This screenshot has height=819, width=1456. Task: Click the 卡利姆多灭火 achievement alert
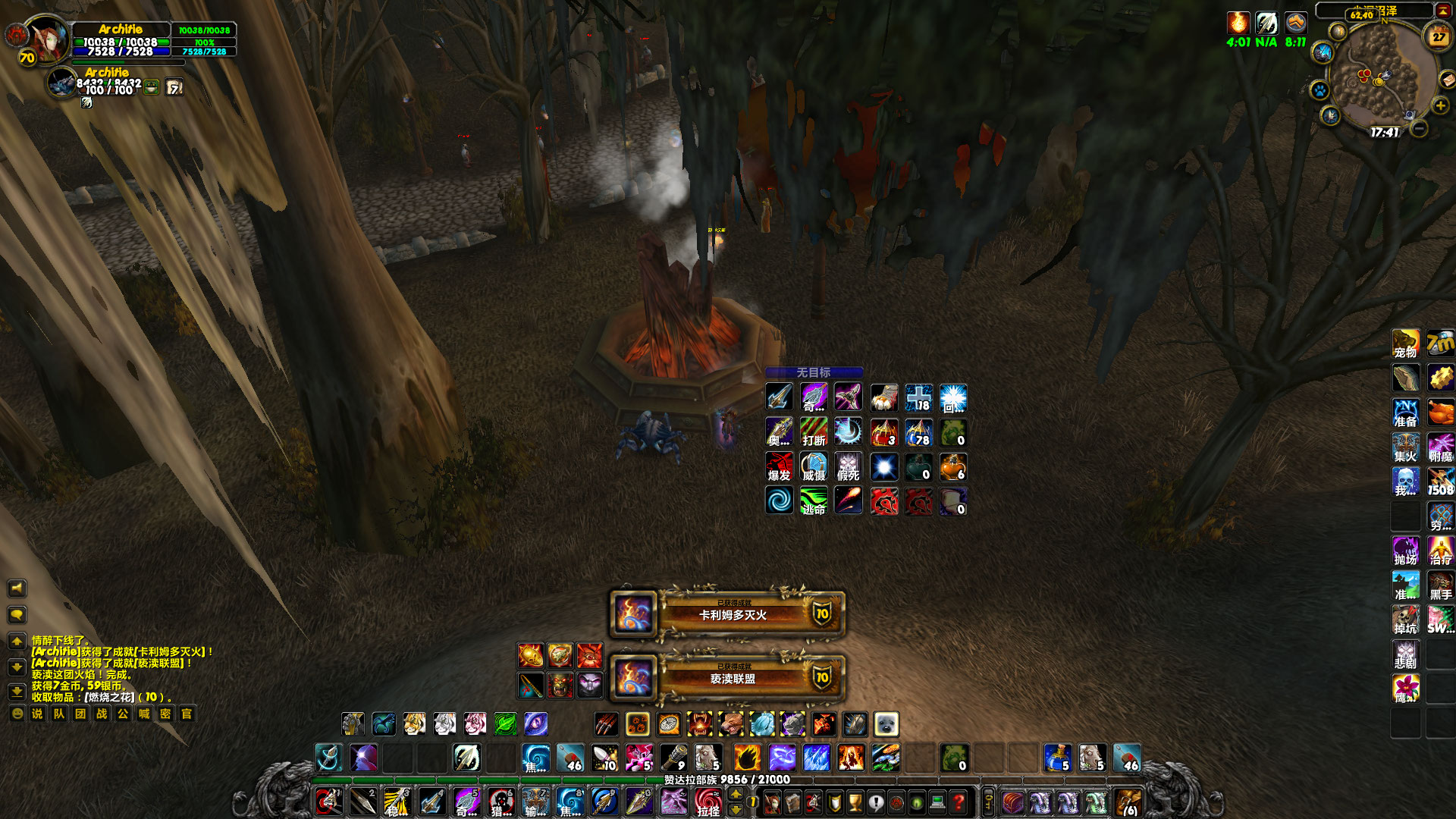pyautogui.click(x=728, y=613)
